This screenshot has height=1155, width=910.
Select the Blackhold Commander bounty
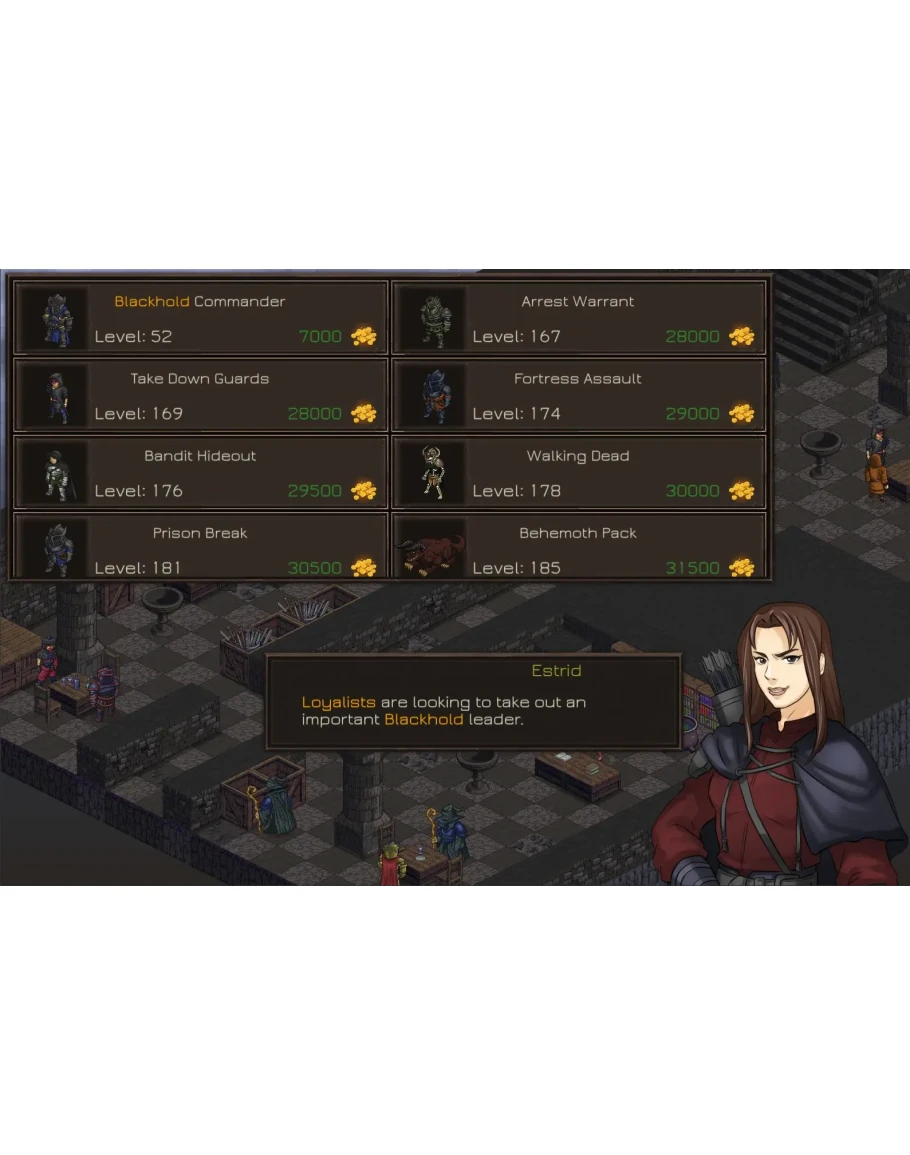coord(200,318)
